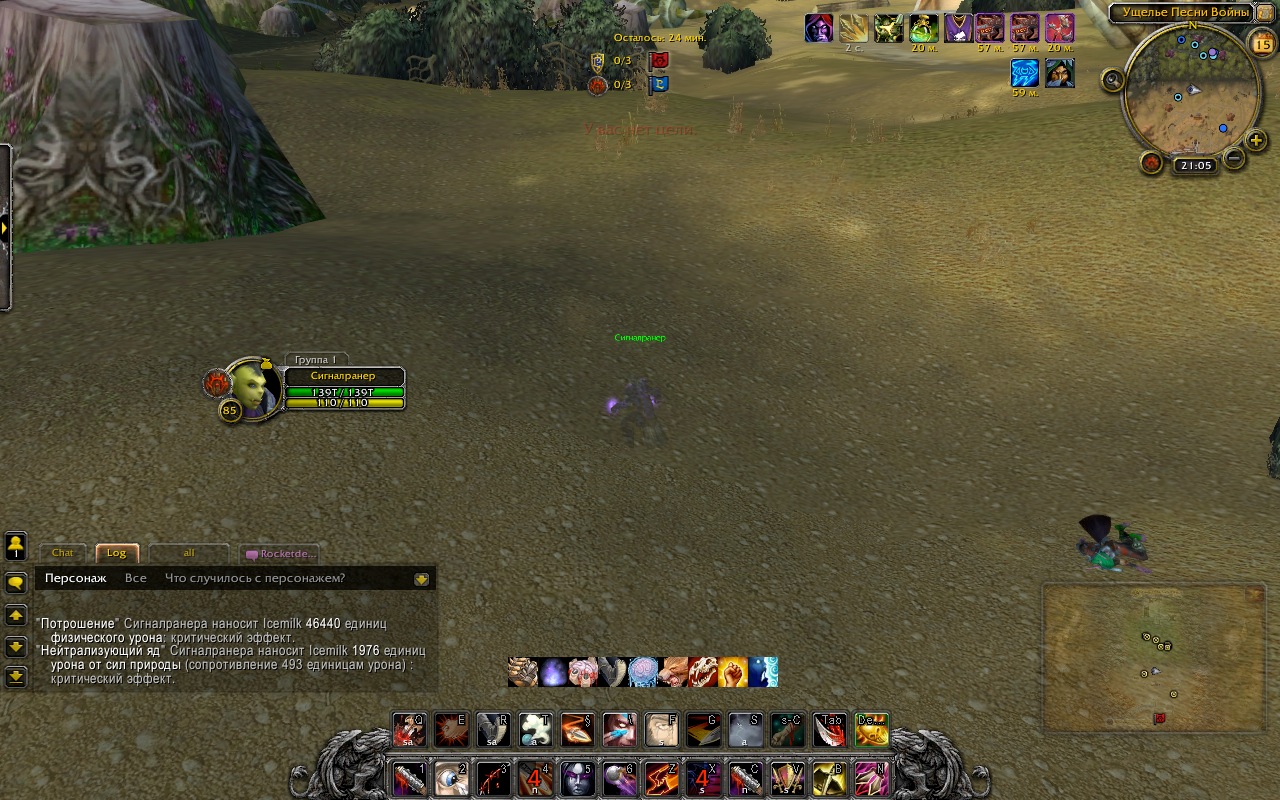Select the Log chat tab
Screen dimensions: 1280x800
pos(117,553)
